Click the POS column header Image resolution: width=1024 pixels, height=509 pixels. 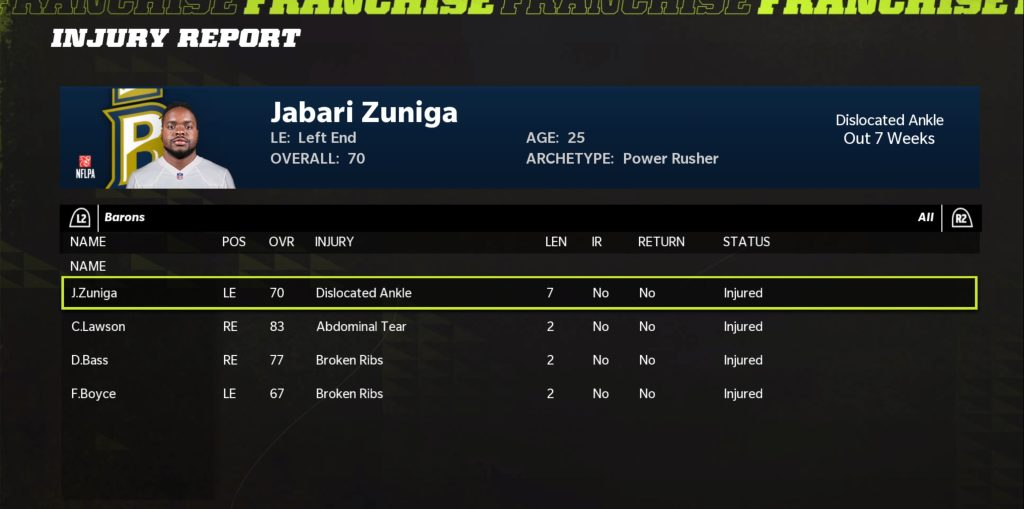[234, 242]
